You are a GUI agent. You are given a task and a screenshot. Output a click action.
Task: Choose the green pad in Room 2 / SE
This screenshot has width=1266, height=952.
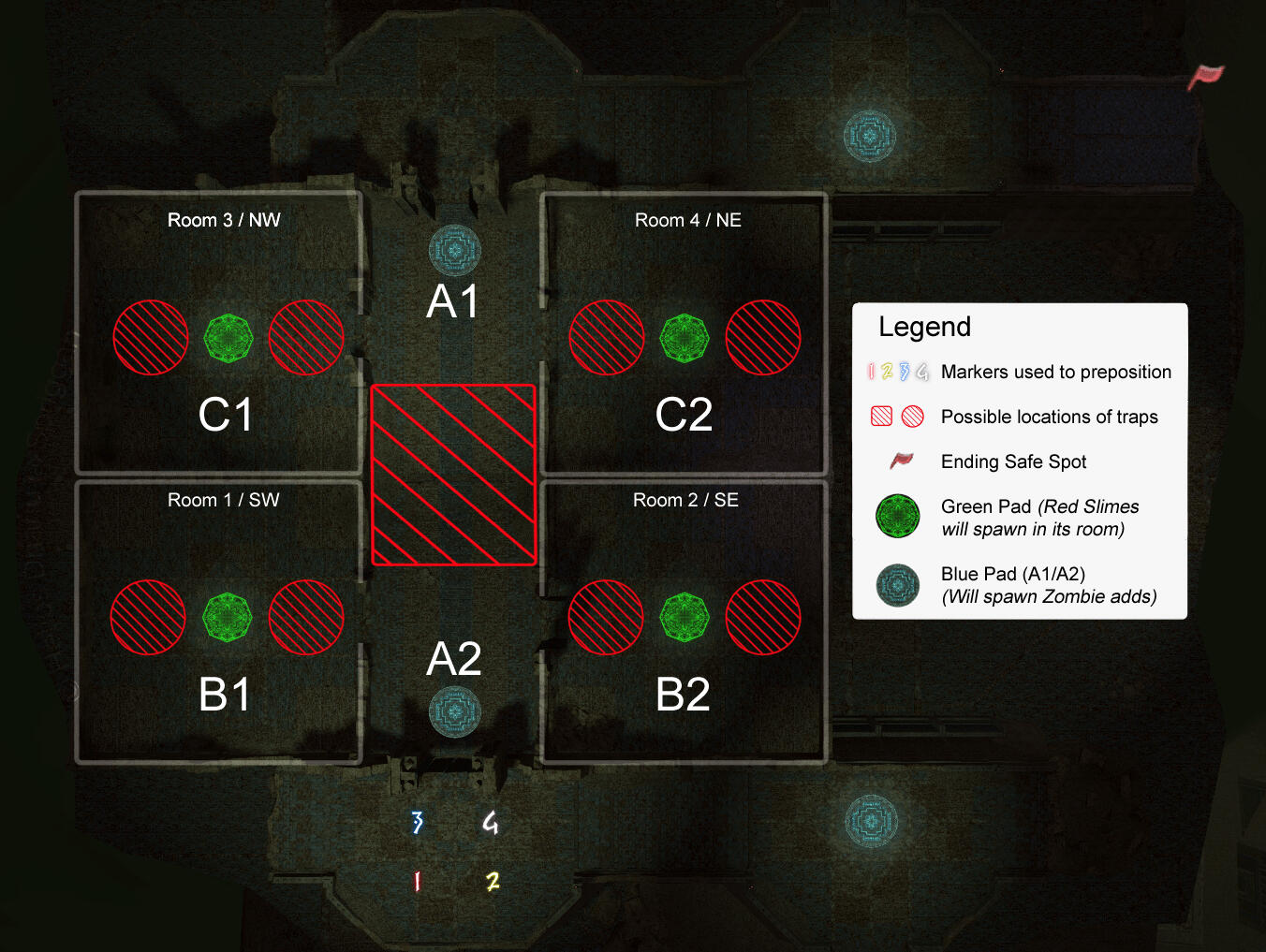pyautogui.click(x=685, y=618)
